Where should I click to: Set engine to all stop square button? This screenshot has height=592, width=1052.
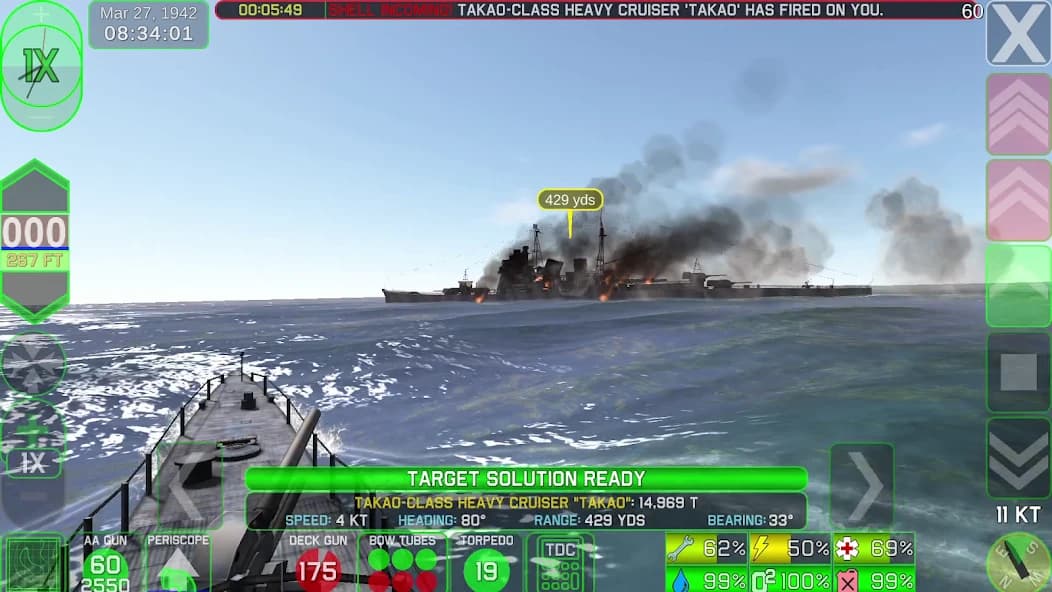(1018, 372)
